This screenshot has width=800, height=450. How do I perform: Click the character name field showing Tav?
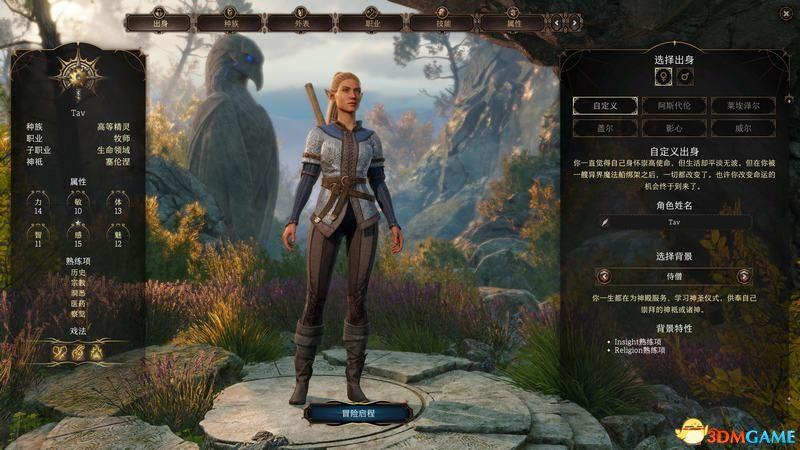click(x=673, y=224)
